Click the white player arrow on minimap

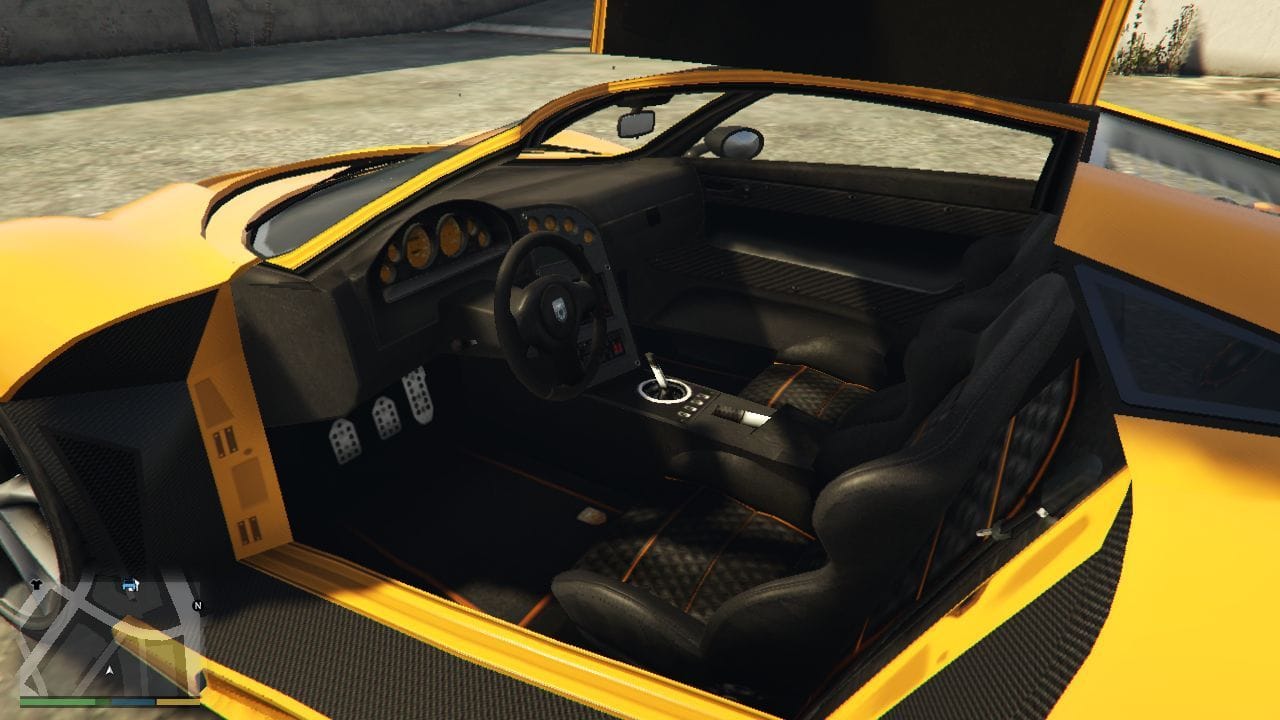109,669
